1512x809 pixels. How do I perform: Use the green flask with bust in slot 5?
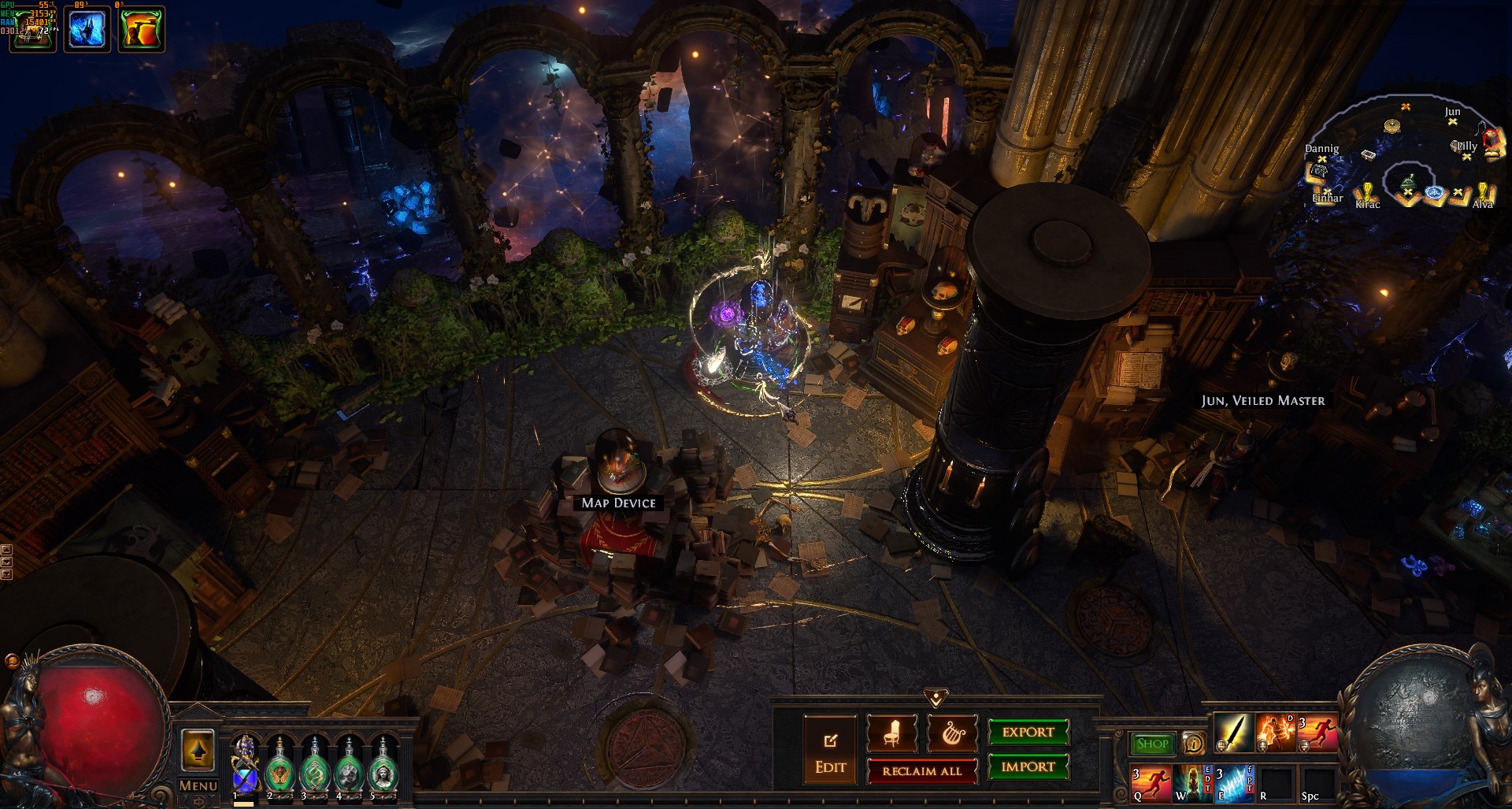(x=384, y=766)
